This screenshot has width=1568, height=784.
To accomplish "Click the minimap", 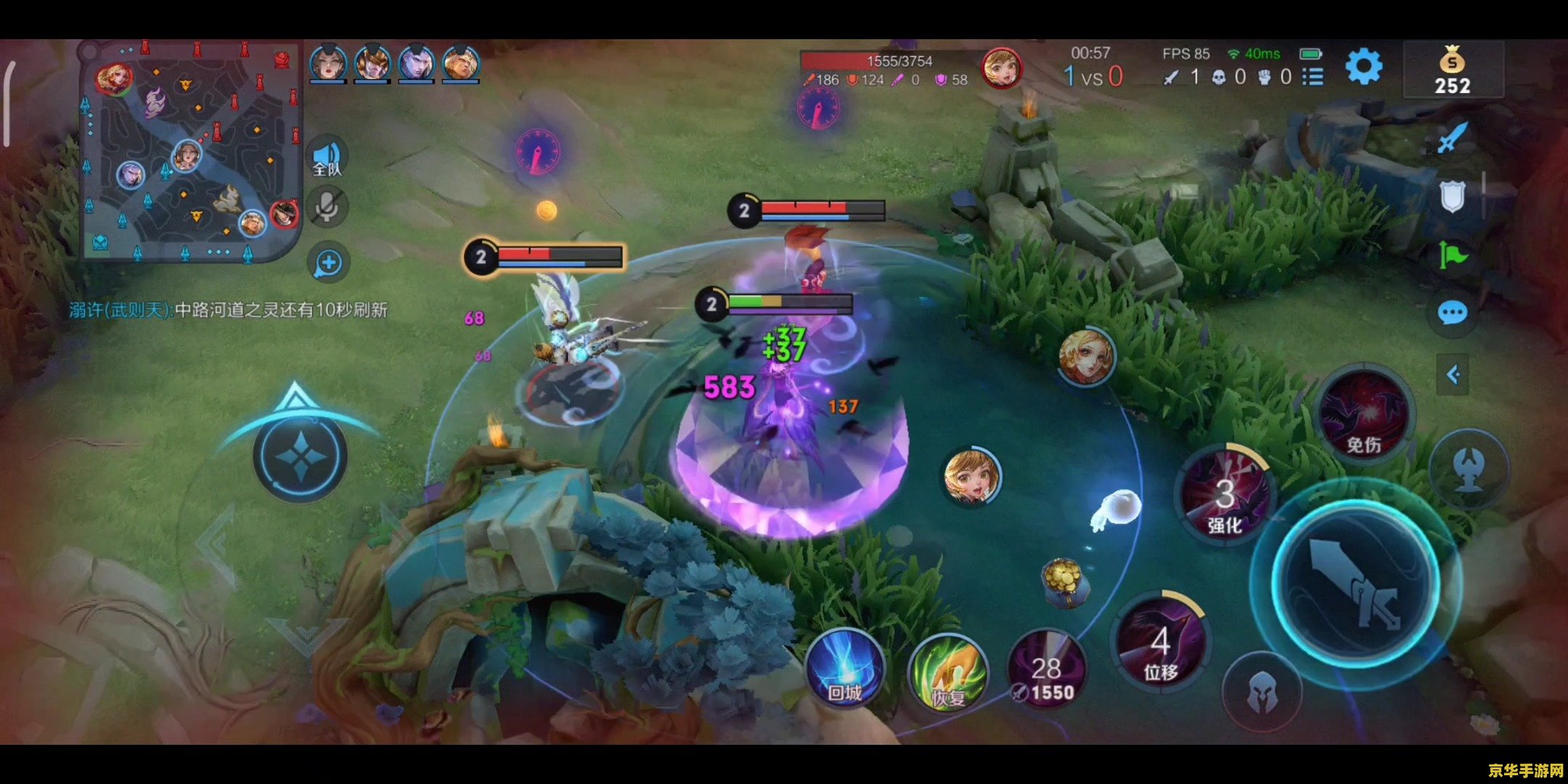I will pos(192,150).
